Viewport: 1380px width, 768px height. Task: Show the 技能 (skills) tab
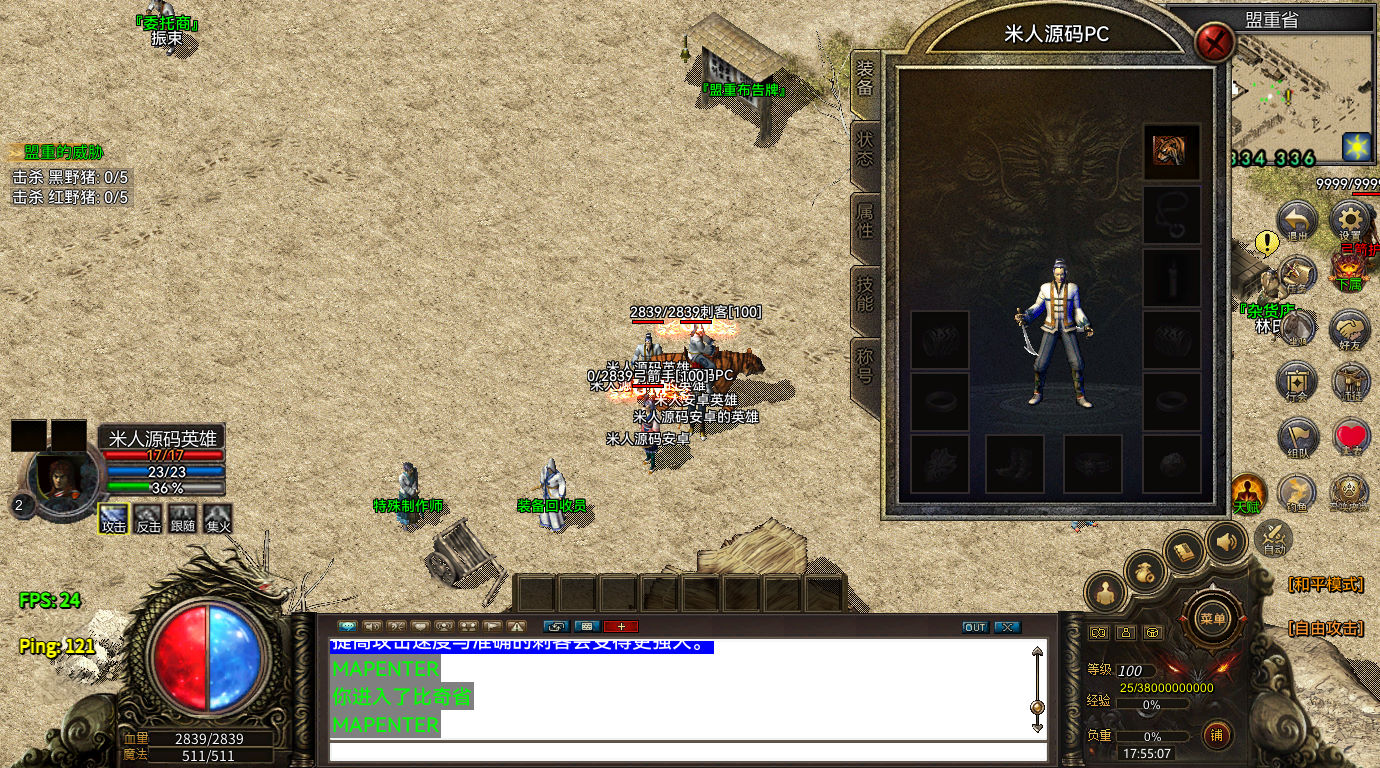(865, 294)
